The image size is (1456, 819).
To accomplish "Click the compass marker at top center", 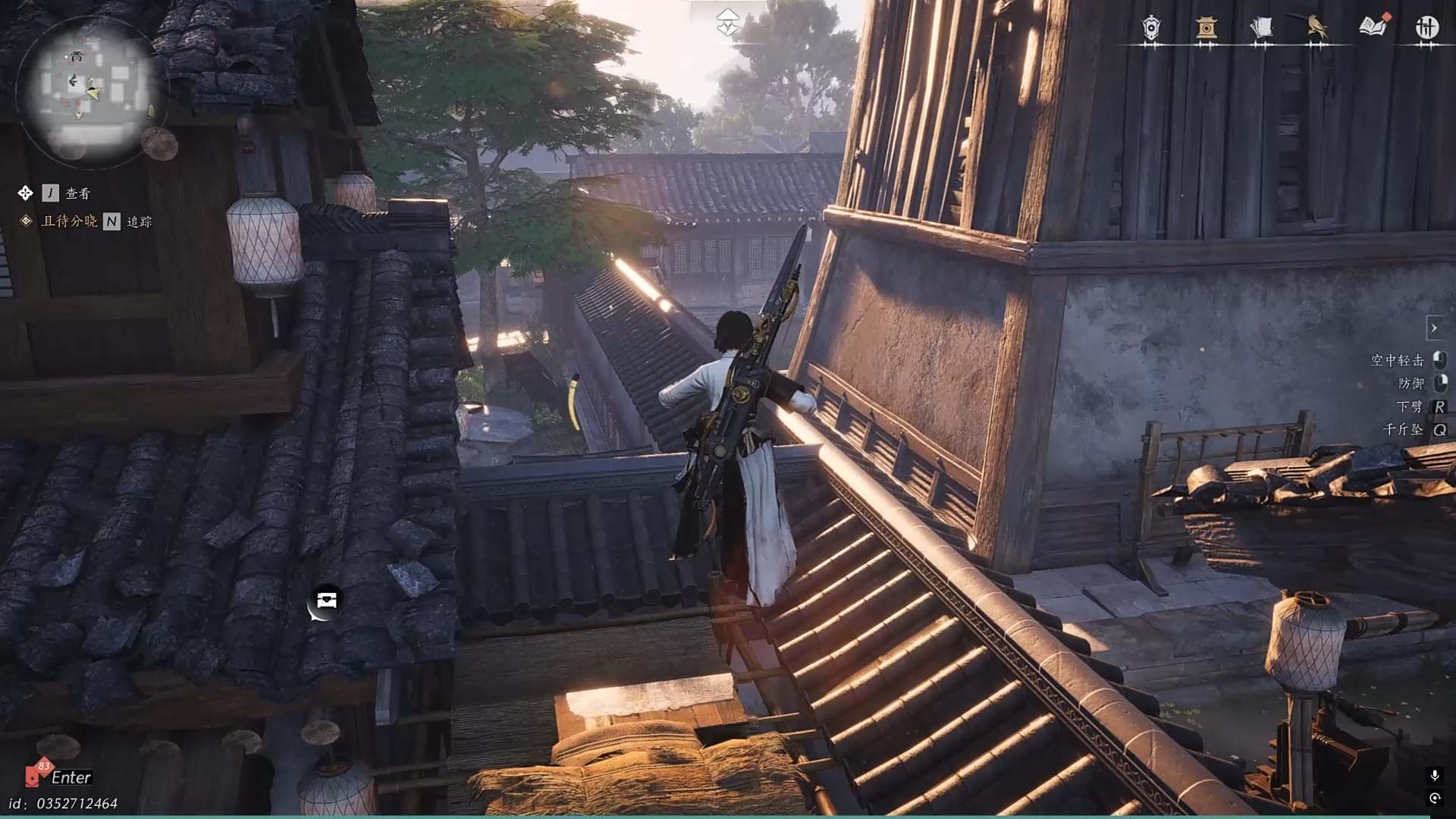I will point(727,23).
